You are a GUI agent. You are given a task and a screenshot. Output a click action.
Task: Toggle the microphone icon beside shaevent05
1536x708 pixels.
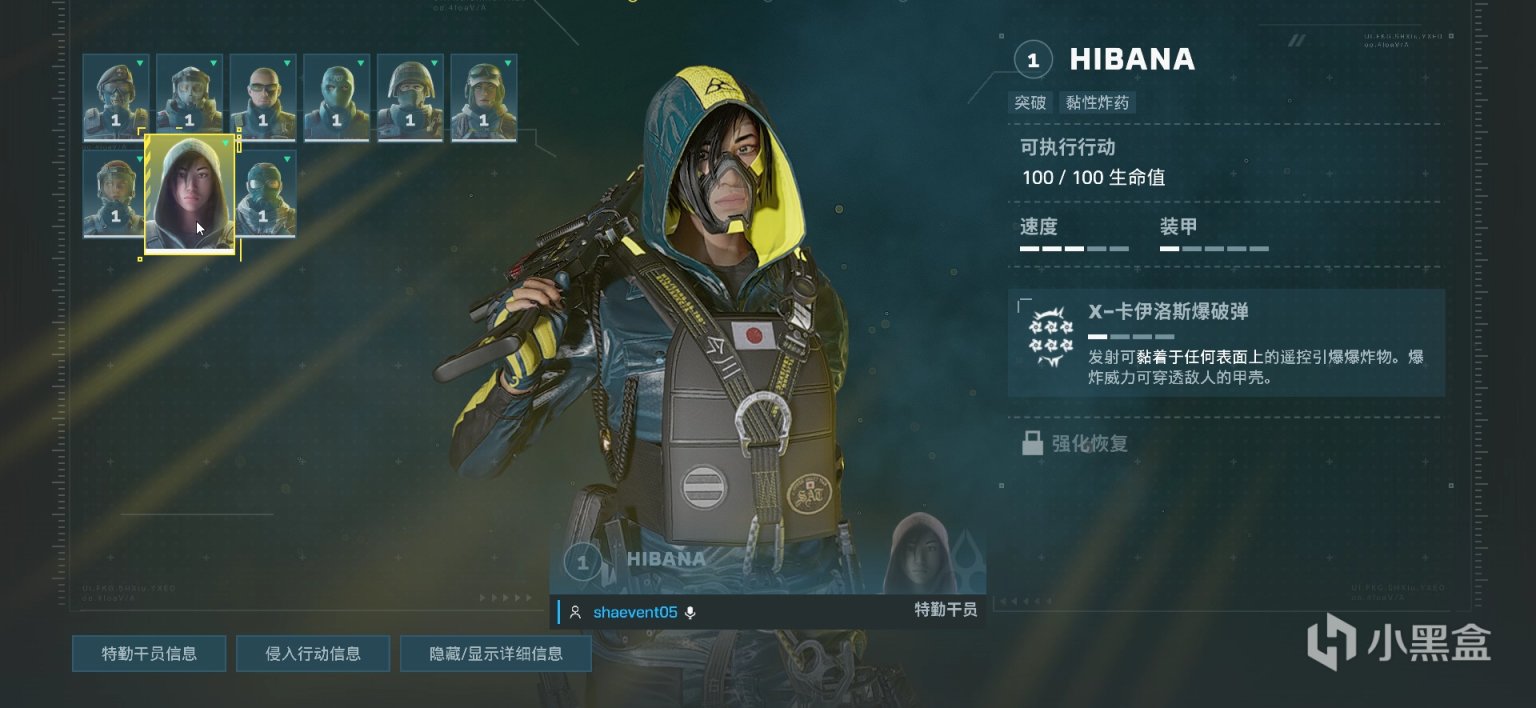(690, 612)
